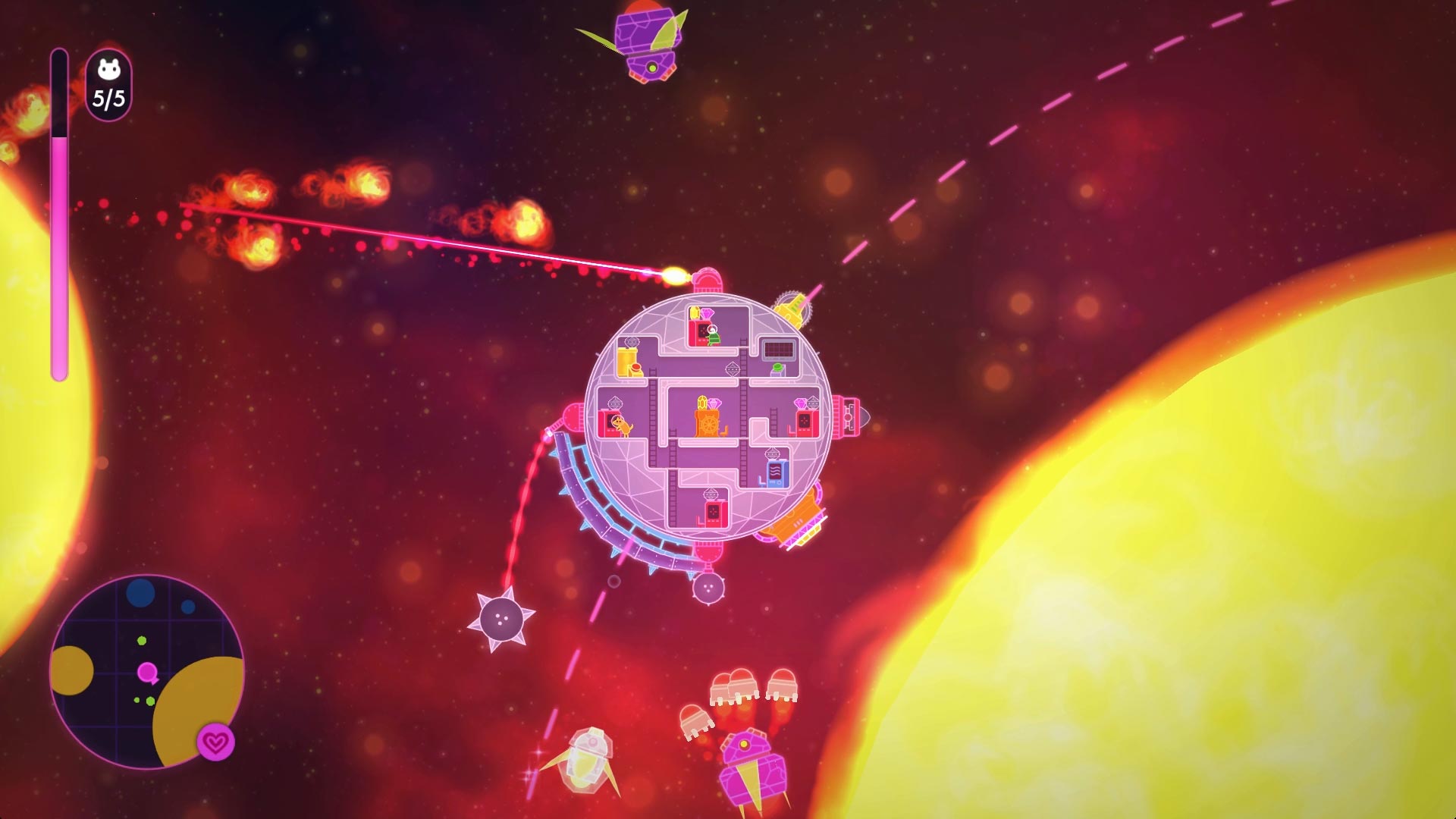Click the animal face icon on the counter badge
1456x819 pixels.
click(x=108, y=70)
